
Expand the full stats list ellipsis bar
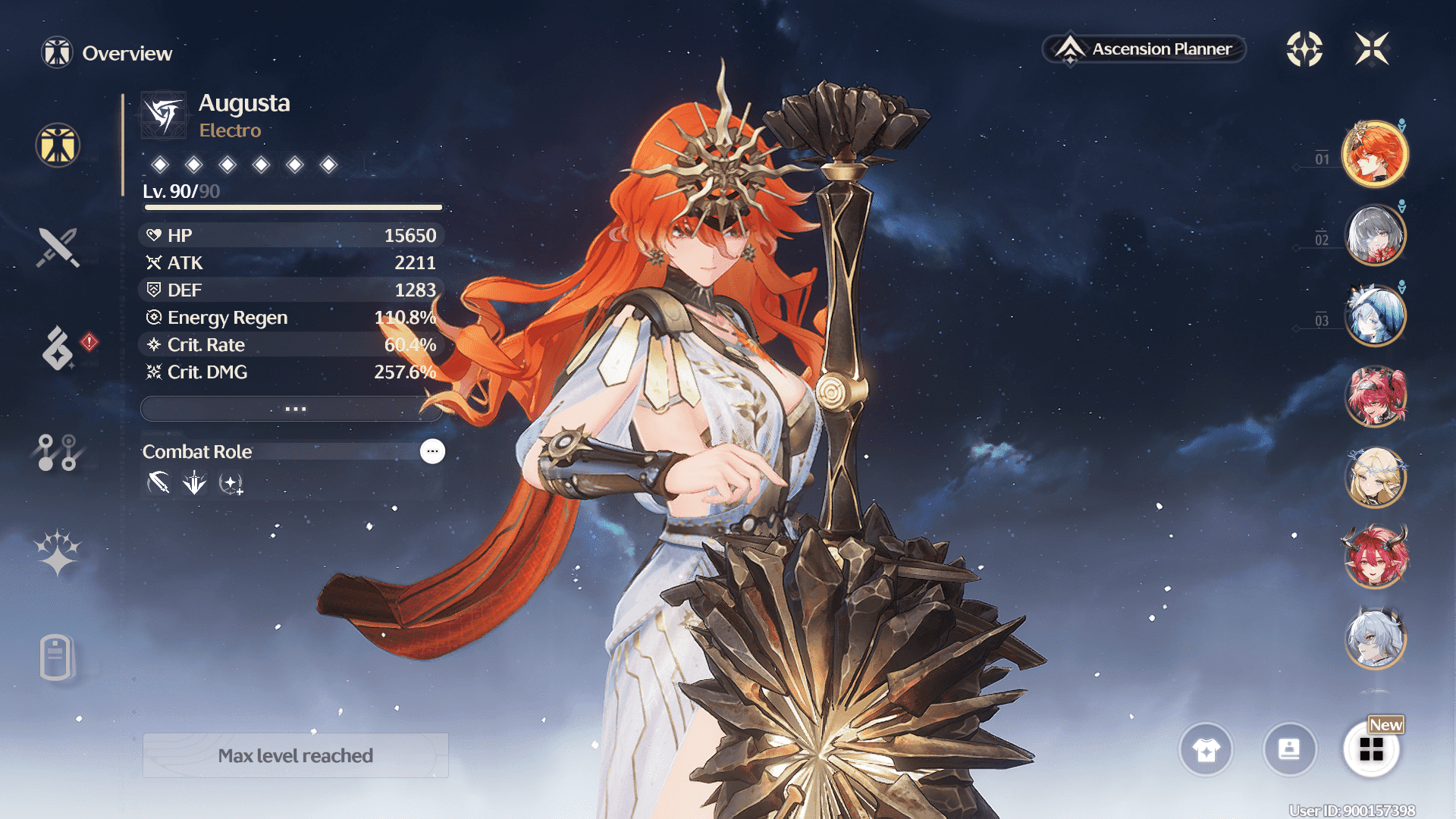292,409
